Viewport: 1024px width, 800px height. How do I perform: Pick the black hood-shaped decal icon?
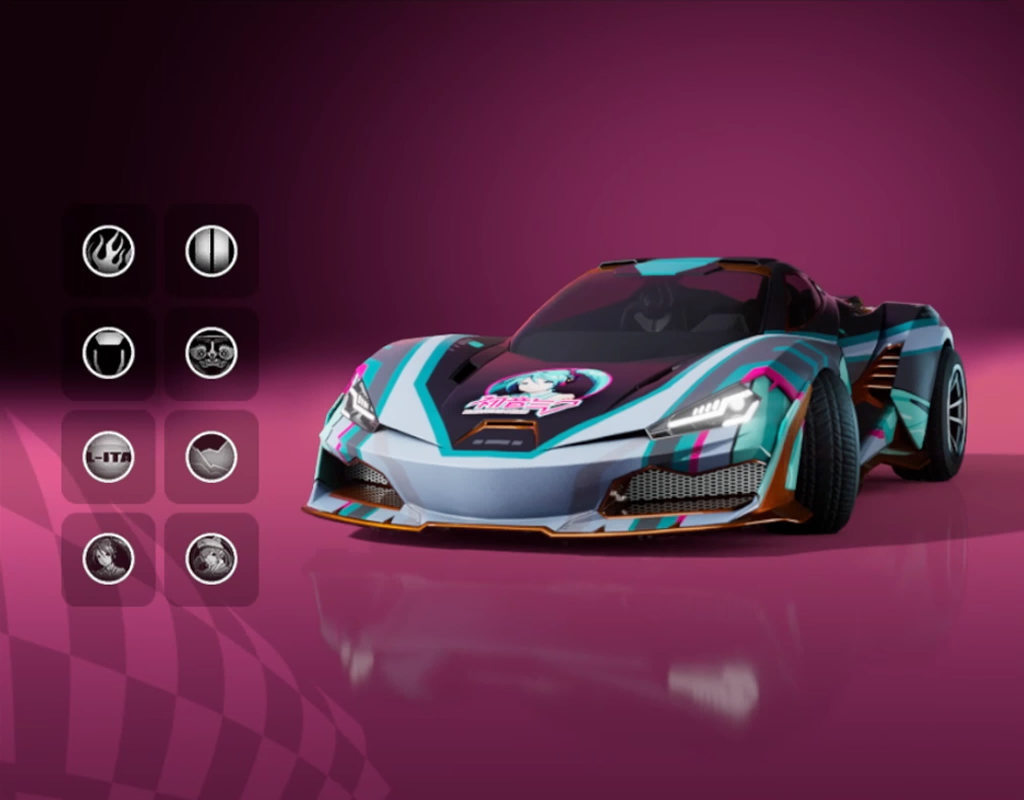[x=108, y=353]
